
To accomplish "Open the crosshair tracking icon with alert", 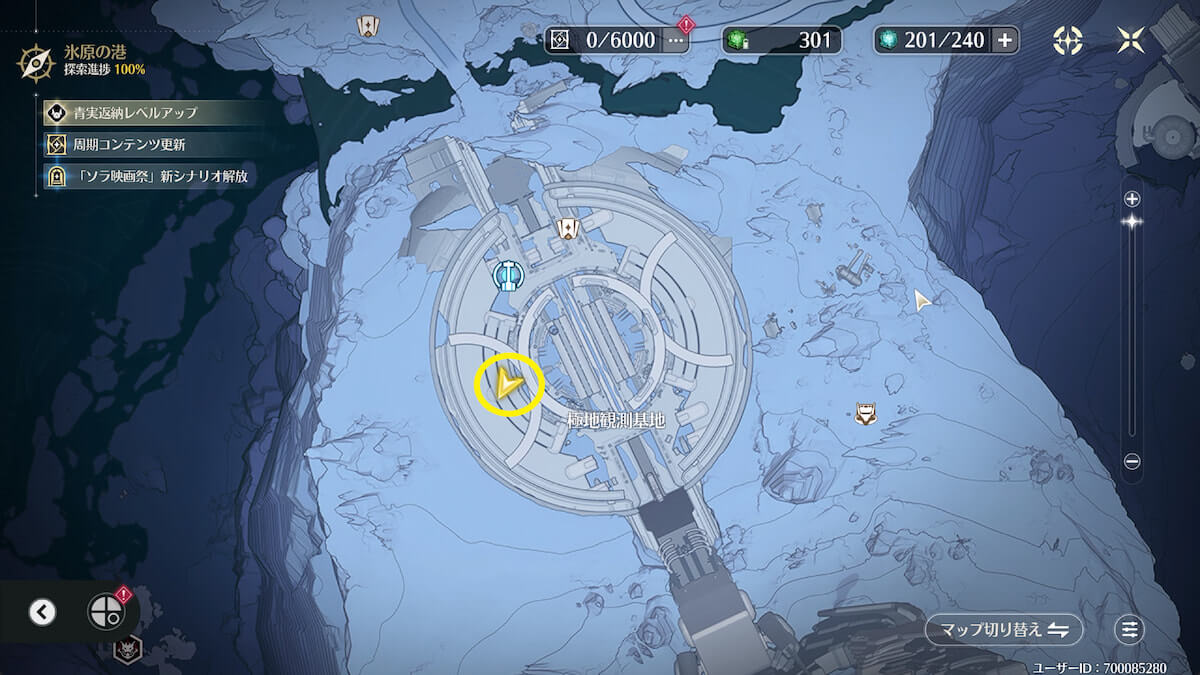I will pos(105,611).
